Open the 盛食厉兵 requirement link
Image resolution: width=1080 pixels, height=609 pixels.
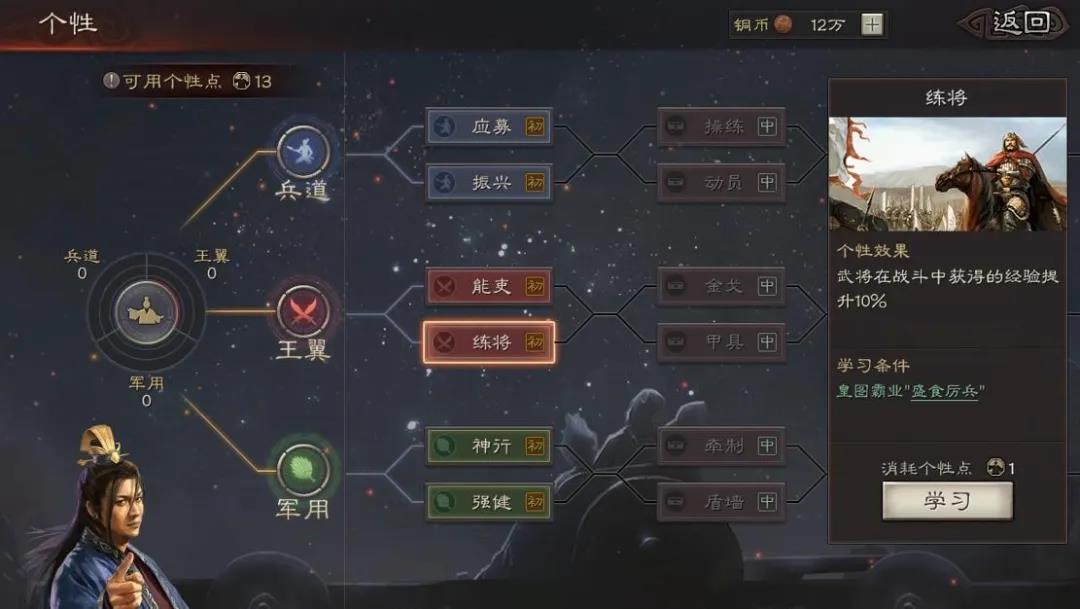coord(943,391)
